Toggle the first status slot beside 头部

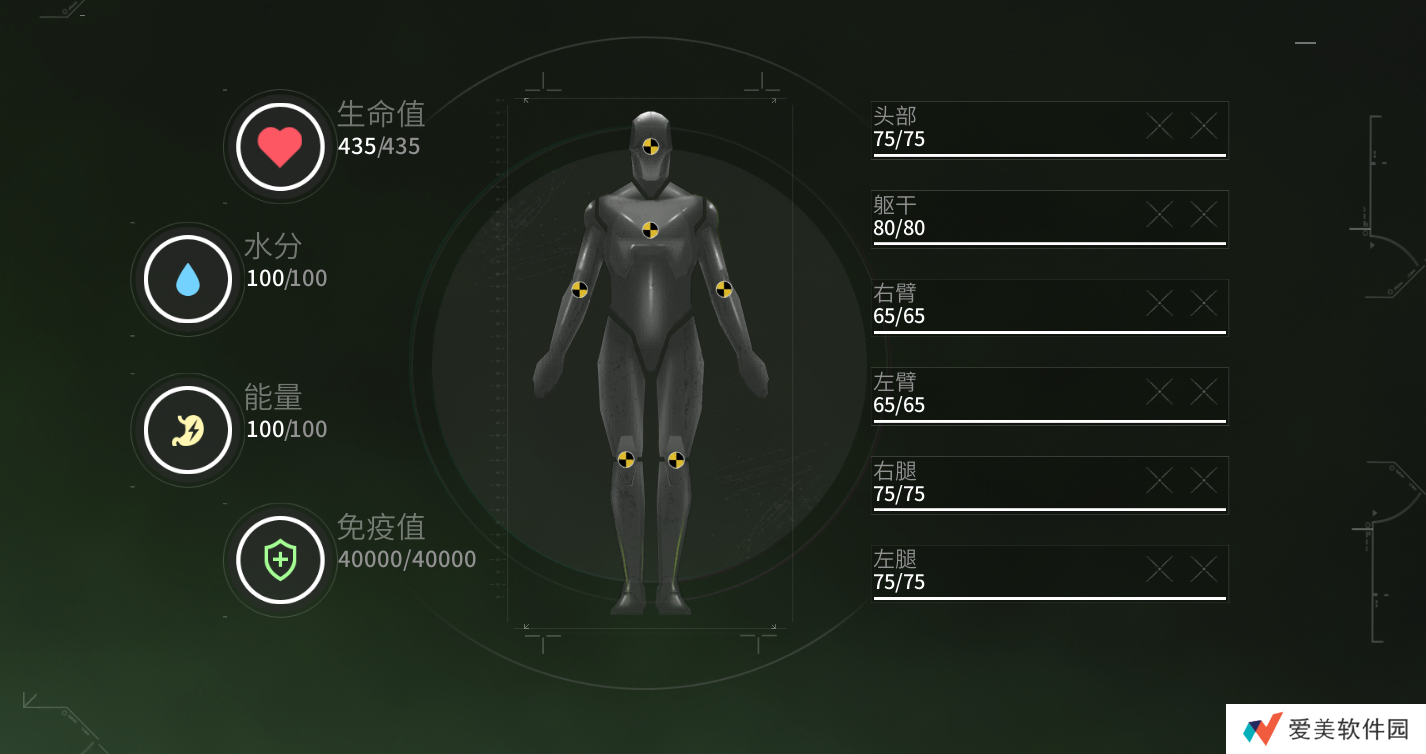point(1158,126)
